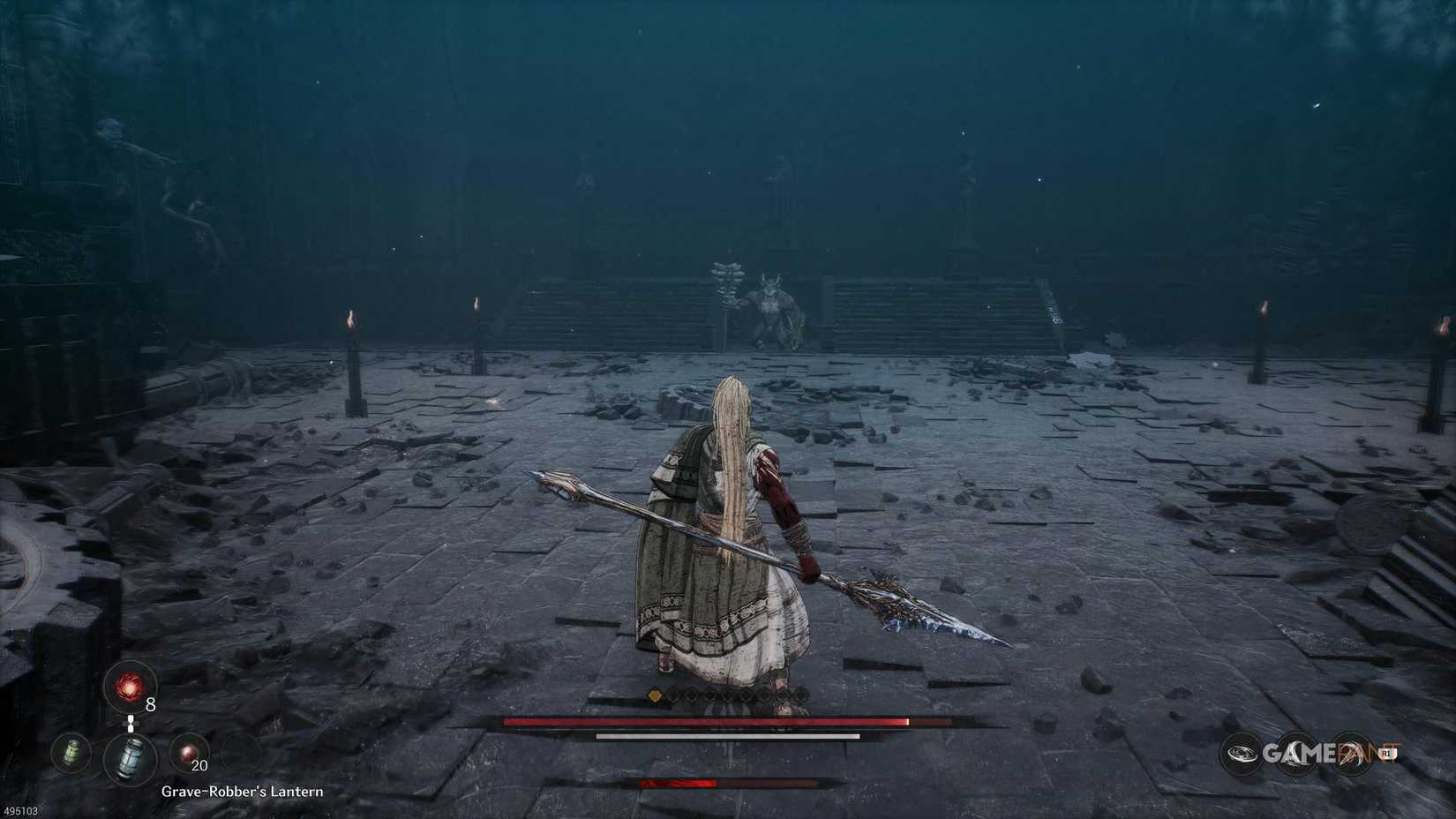Click the small R1 button prompt icon
The width and height of the screenshot is (1456, 819).
point(1386,753)
